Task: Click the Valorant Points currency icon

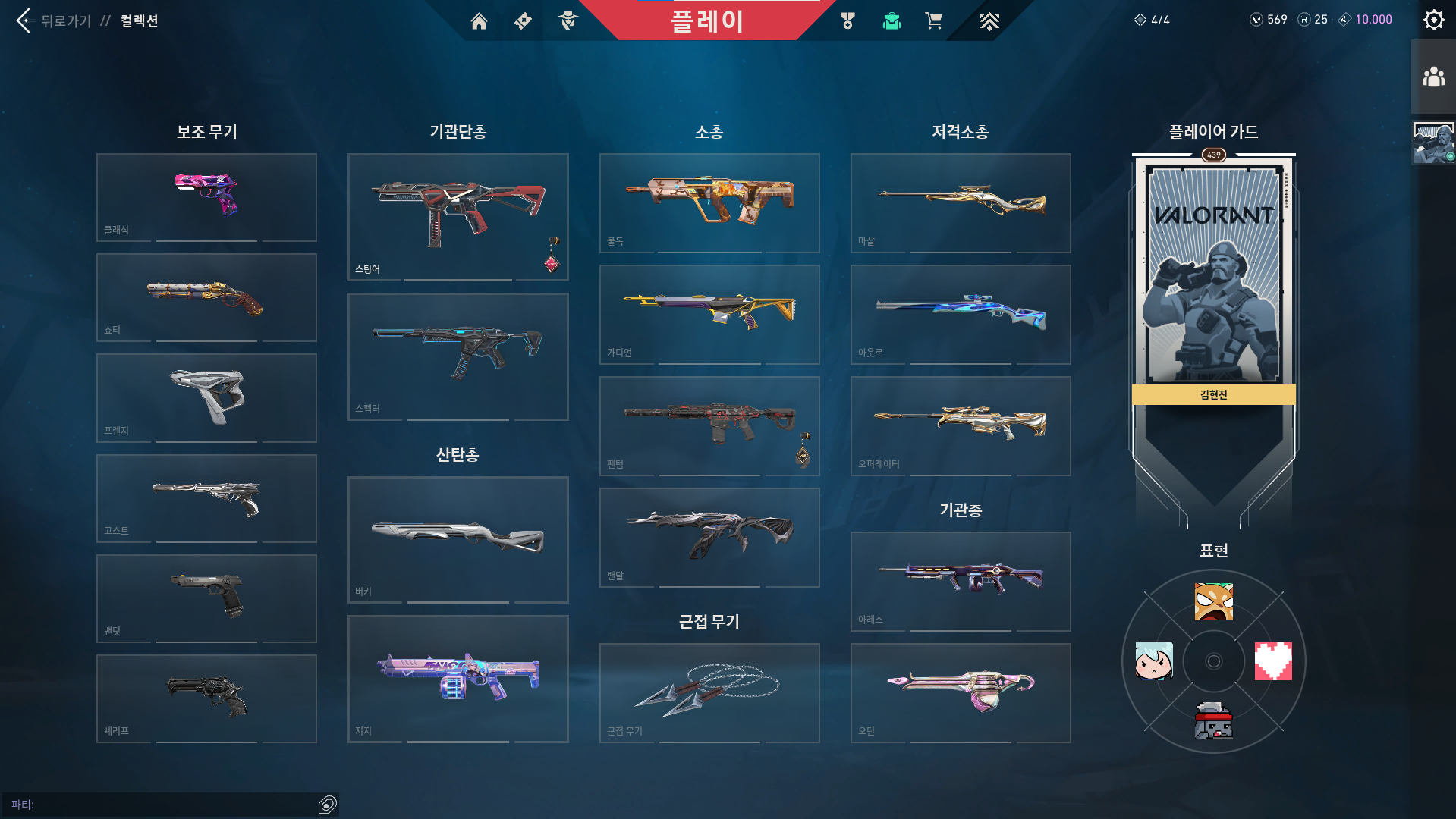Action: pyautogui.click(x=1256, y=19)
